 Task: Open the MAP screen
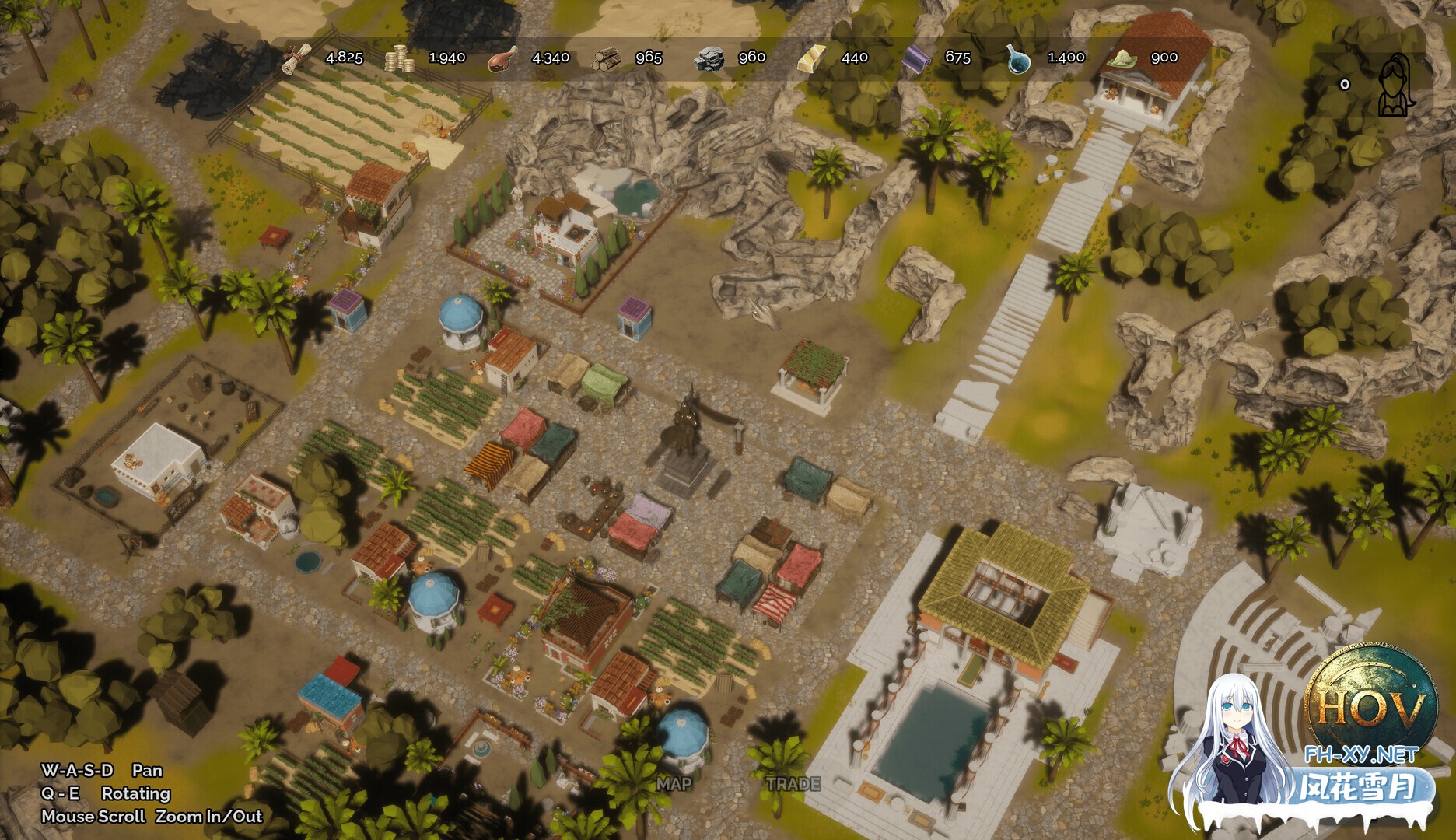pos(674,784)
